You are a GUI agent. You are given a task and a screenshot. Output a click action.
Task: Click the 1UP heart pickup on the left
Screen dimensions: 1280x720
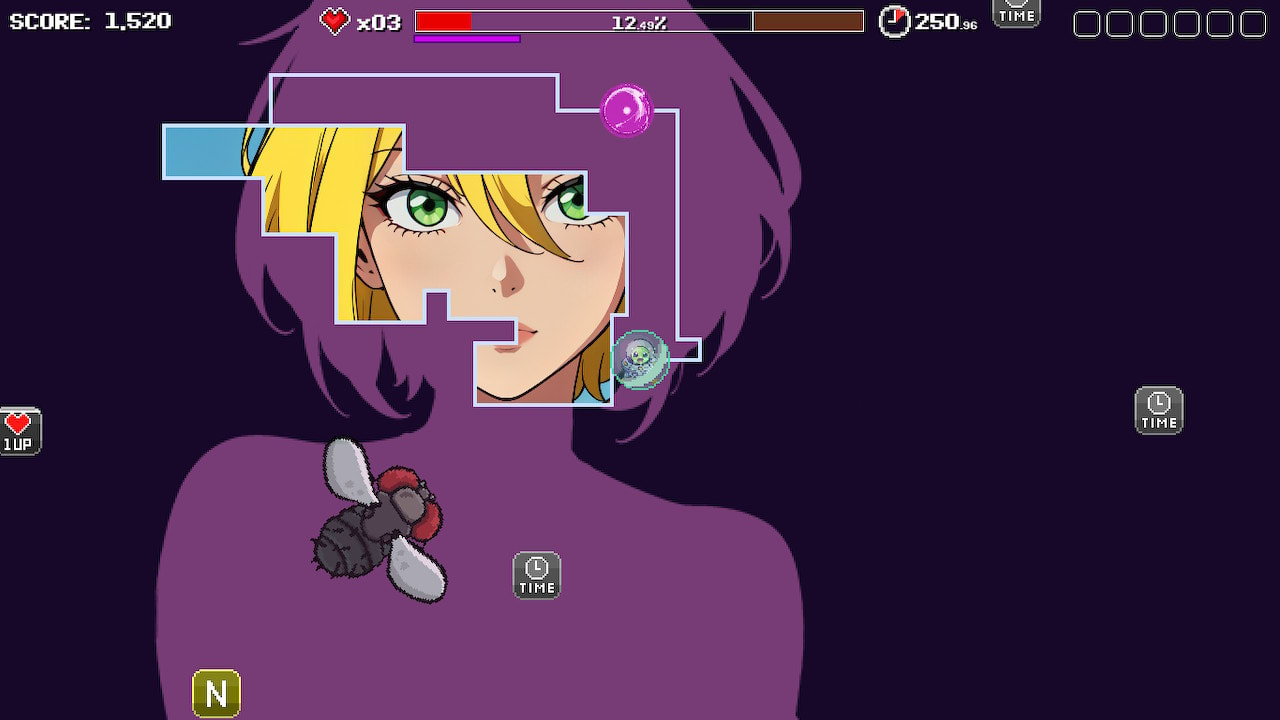coord(20,428)
